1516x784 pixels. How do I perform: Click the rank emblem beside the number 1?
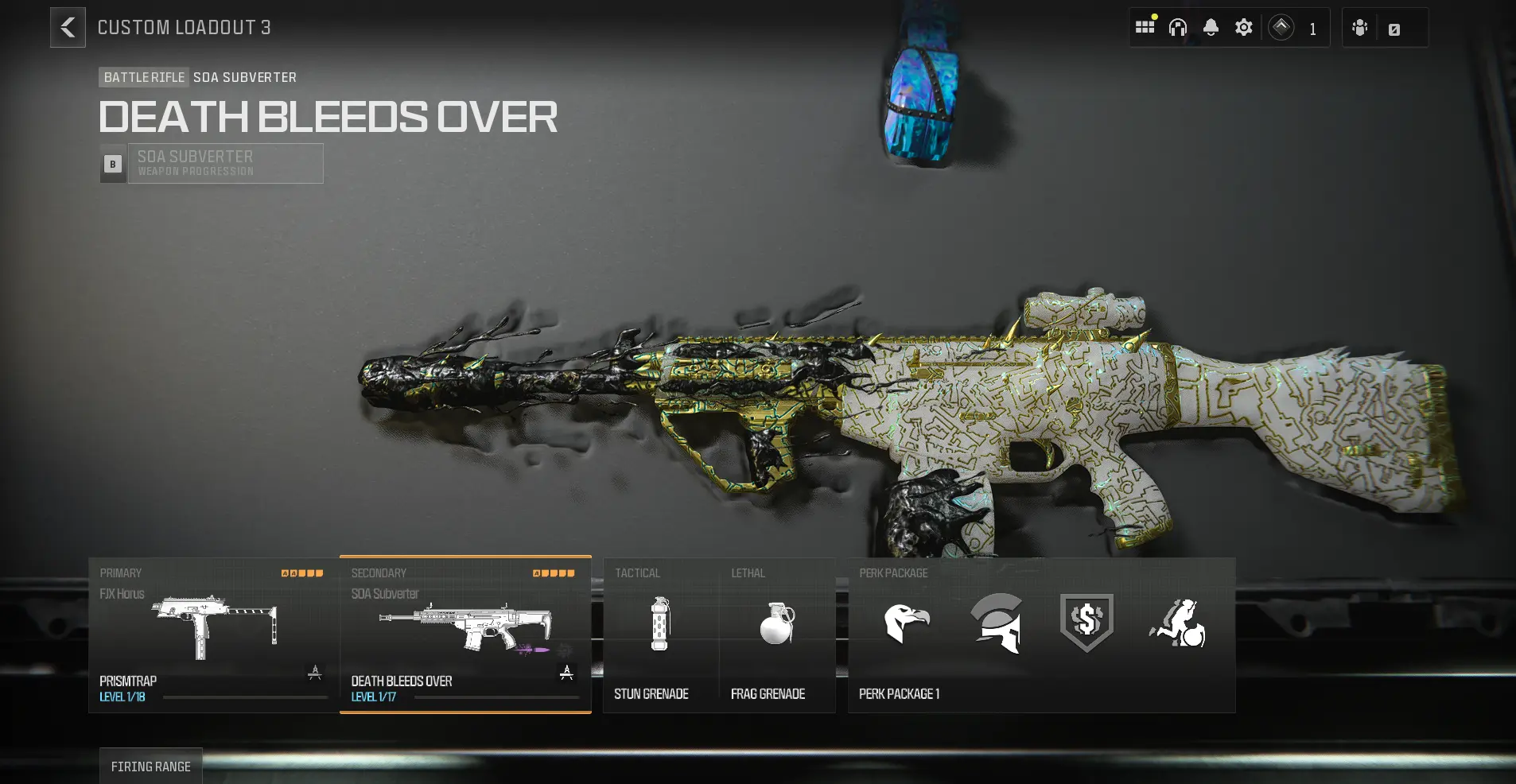(1281, 26)
